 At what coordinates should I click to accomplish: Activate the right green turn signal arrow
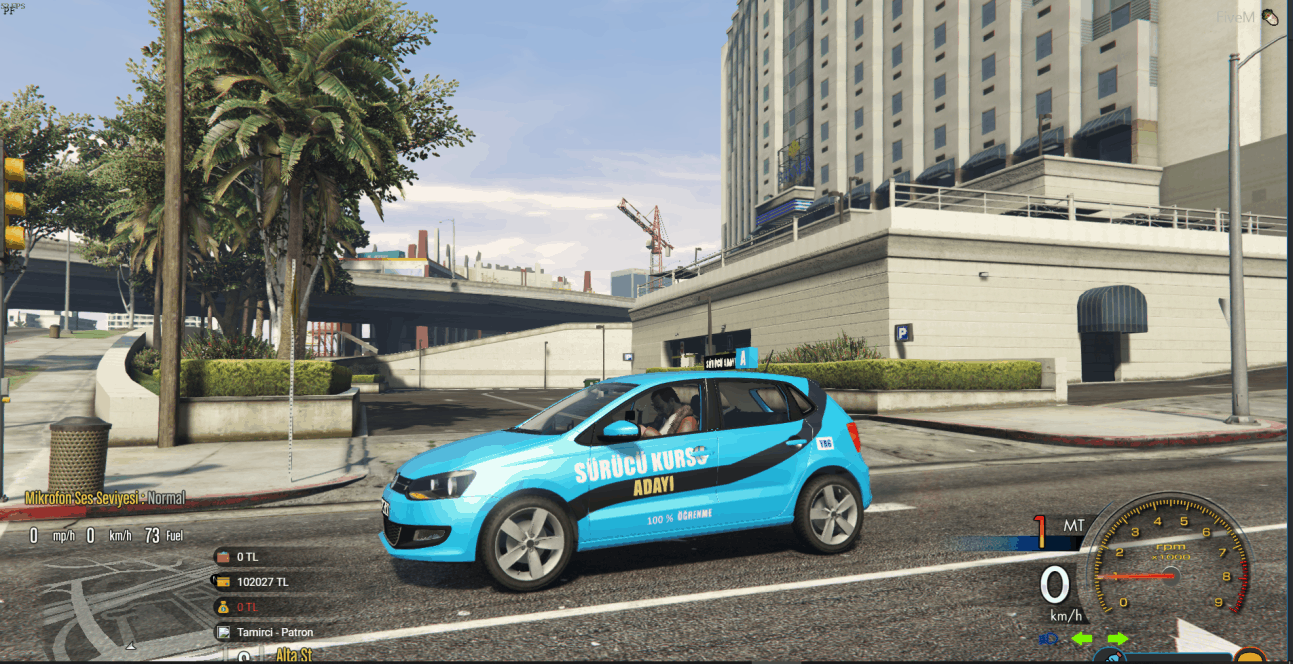tap(1117, 638)
